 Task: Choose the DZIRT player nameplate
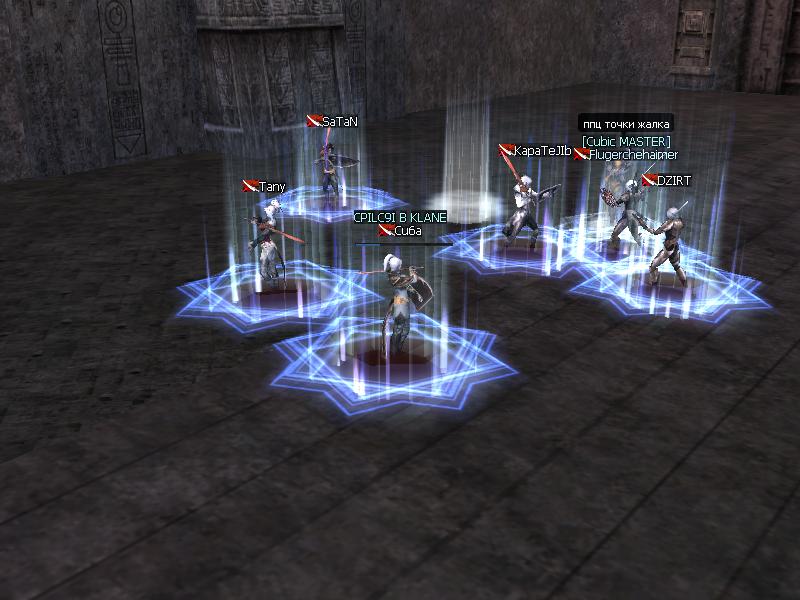point(674,180)
